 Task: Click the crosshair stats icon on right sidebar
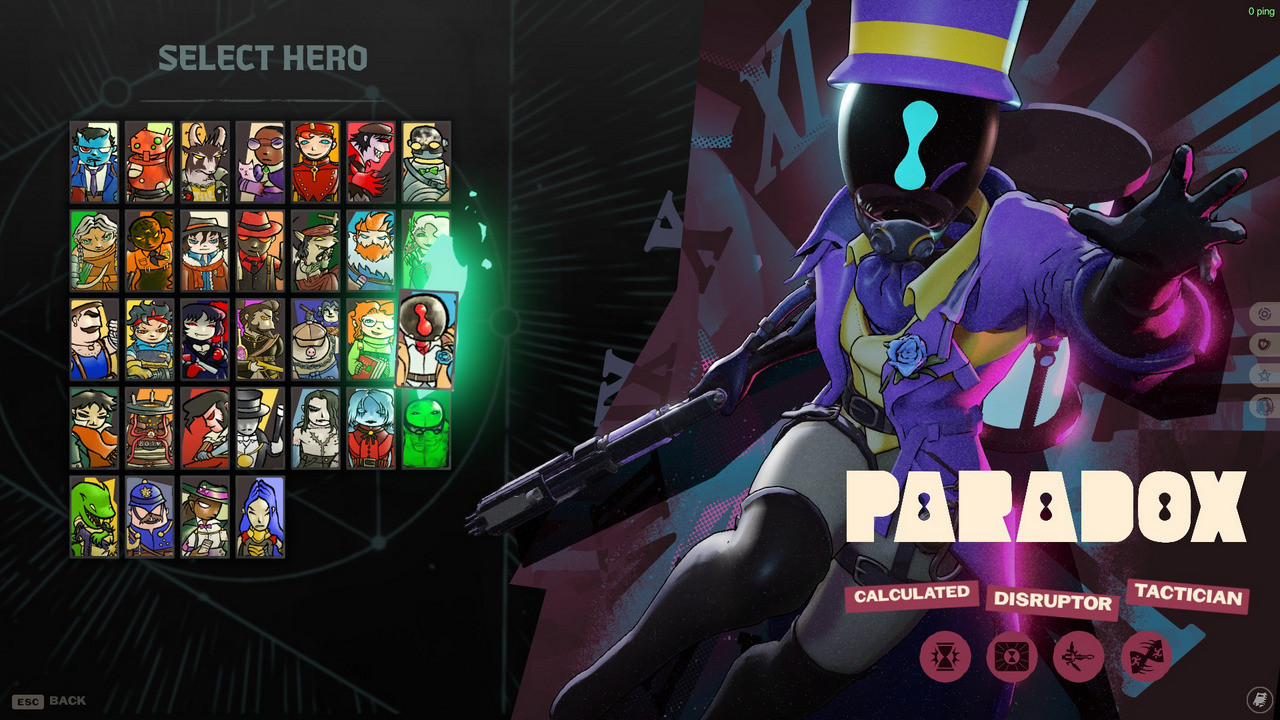(1263, 313)
